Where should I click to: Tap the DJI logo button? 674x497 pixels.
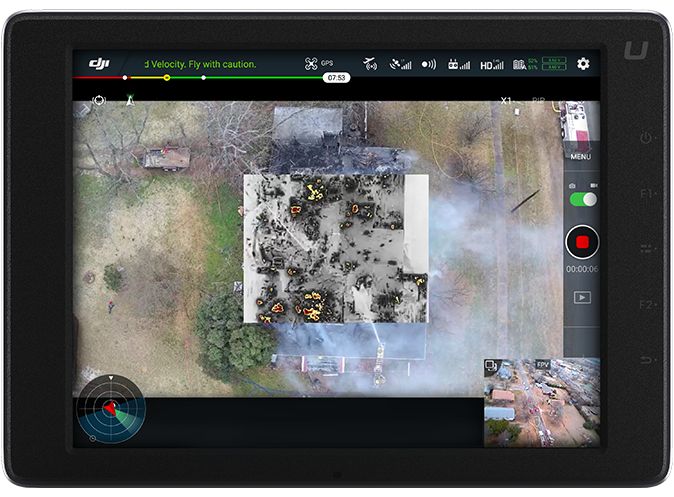click(99, 64)
